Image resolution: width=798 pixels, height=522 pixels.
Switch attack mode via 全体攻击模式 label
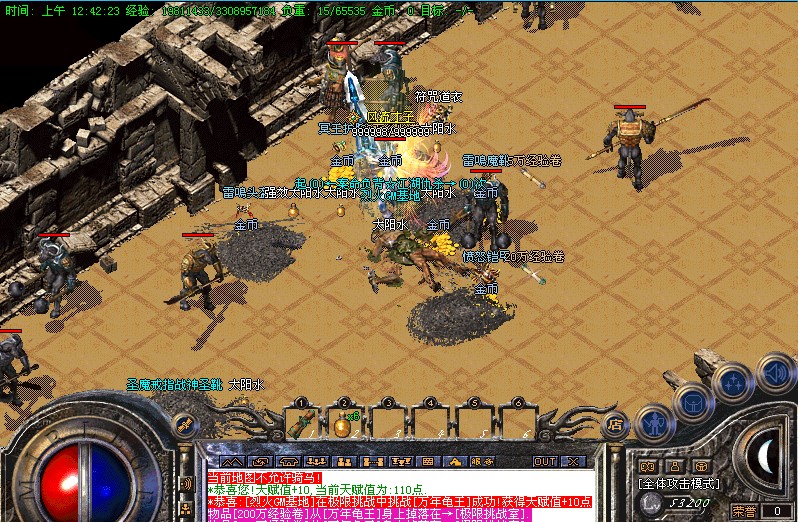[680, 482]
